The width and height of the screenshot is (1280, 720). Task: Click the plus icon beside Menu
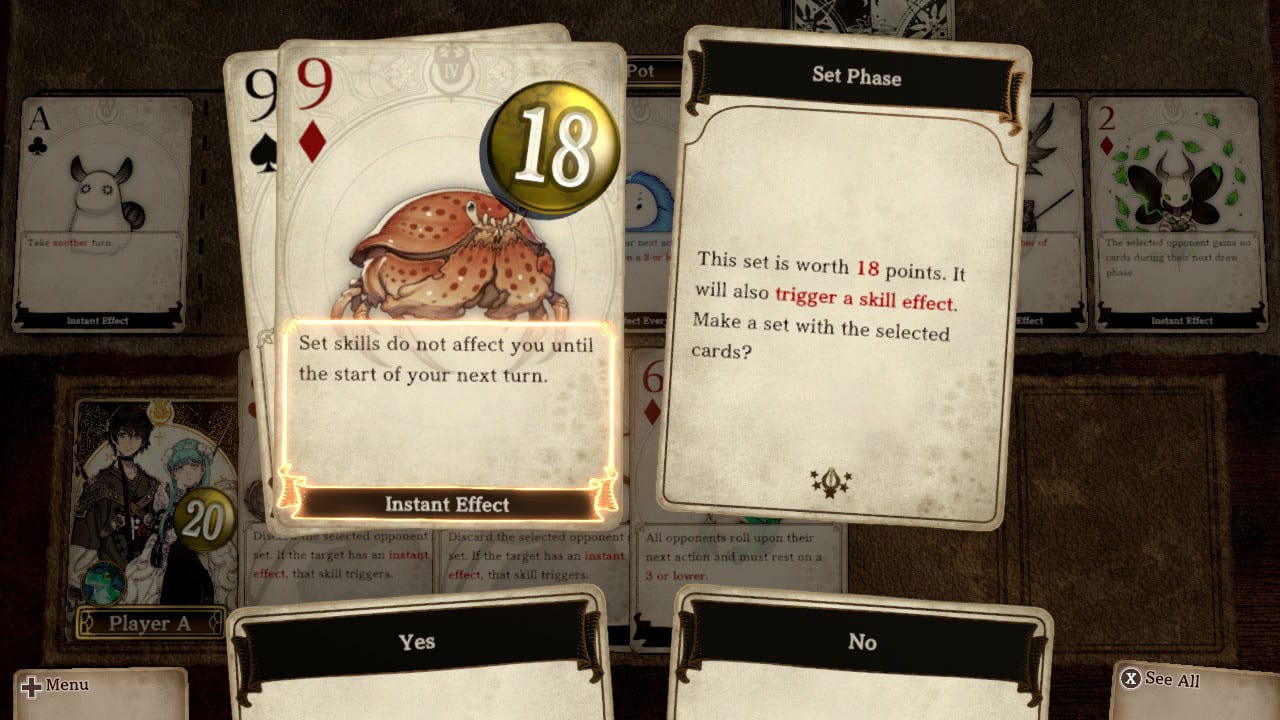pos(31,686)
